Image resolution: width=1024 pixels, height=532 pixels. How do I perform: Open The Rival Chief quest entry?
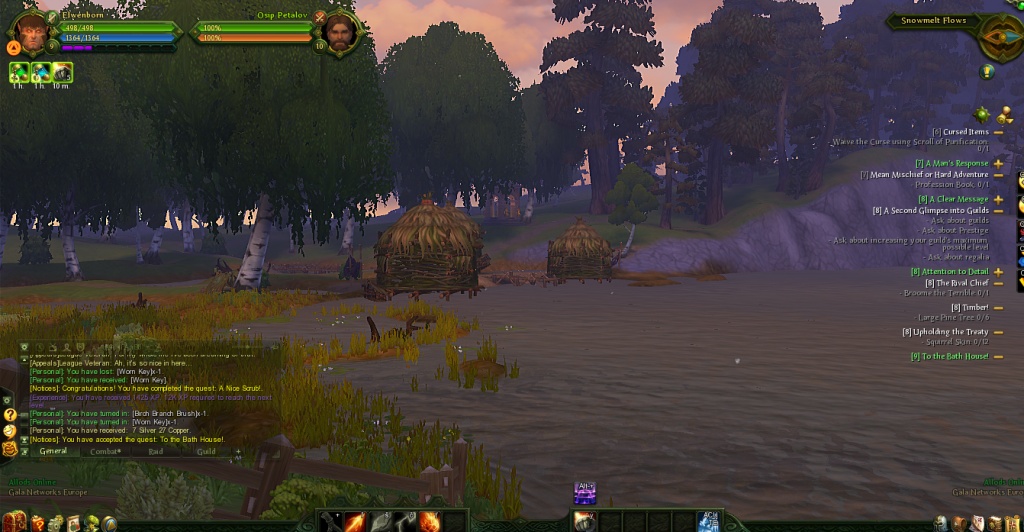click(x=955, y=283)
